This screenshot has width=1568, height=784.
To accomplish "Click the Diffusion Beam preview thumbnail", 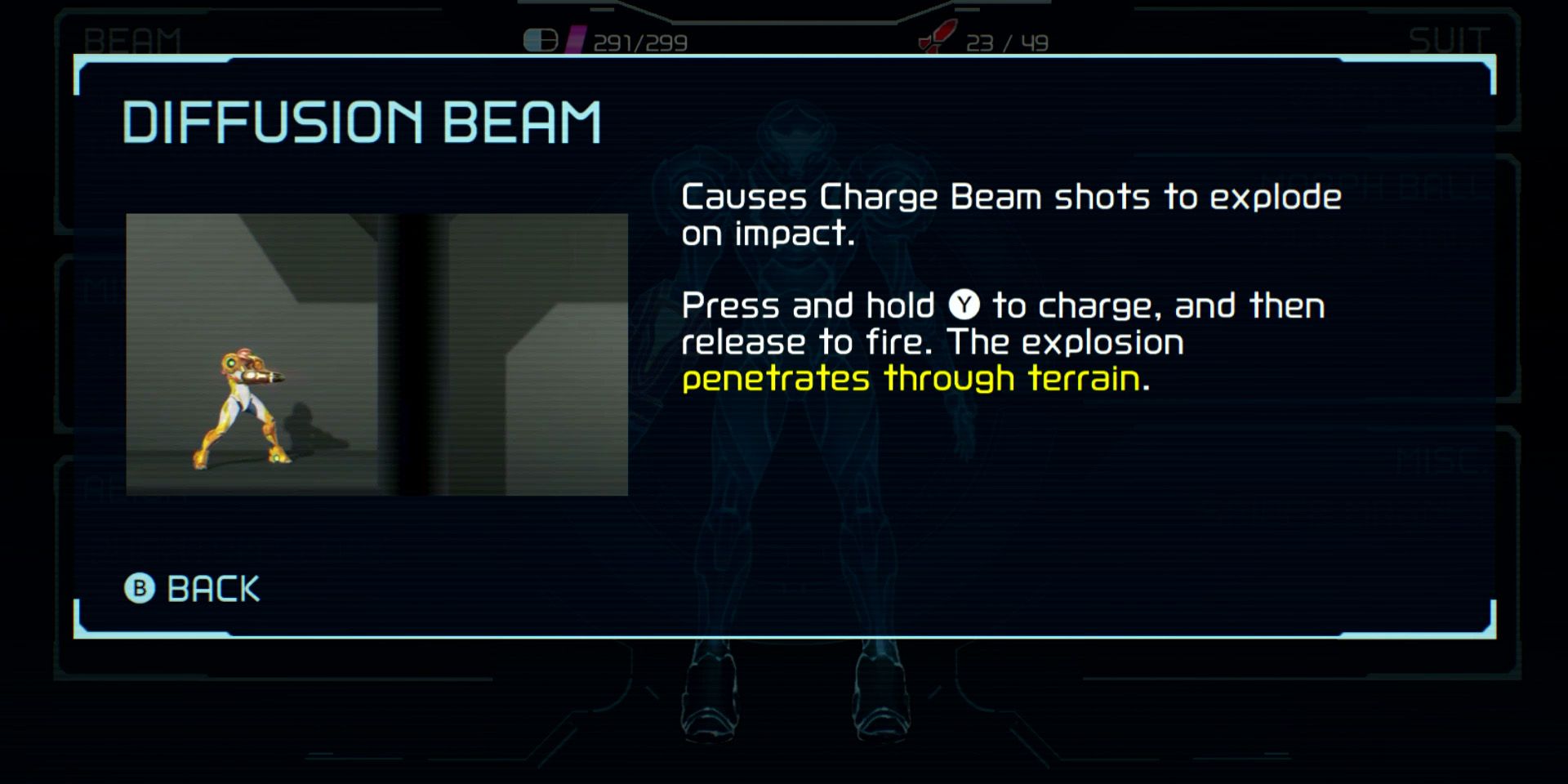I will (376, 354).
